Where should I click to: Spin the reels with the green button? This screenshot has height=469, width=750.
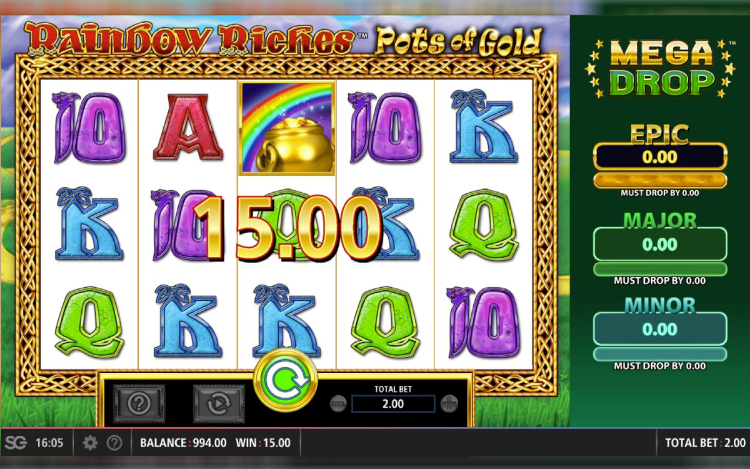(285, 380)
